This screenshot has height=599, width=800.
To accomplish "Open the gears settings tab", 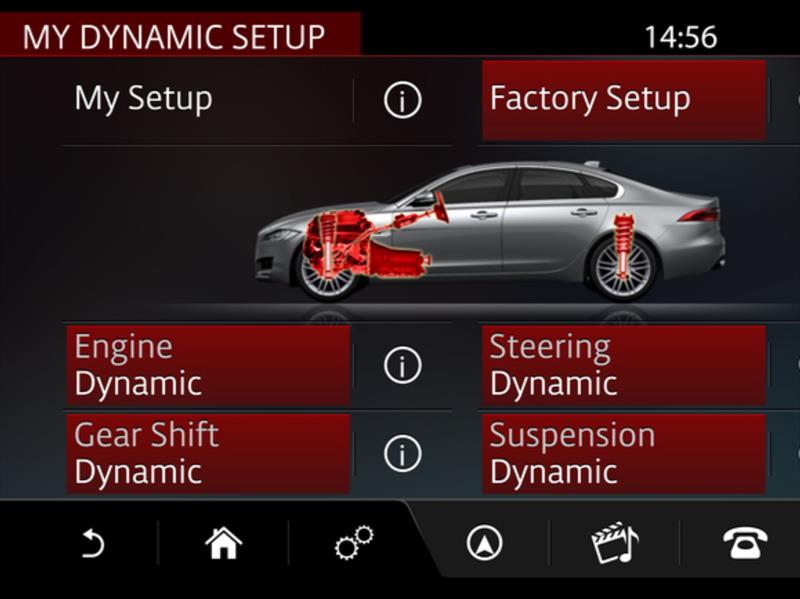I will point(353,544).
